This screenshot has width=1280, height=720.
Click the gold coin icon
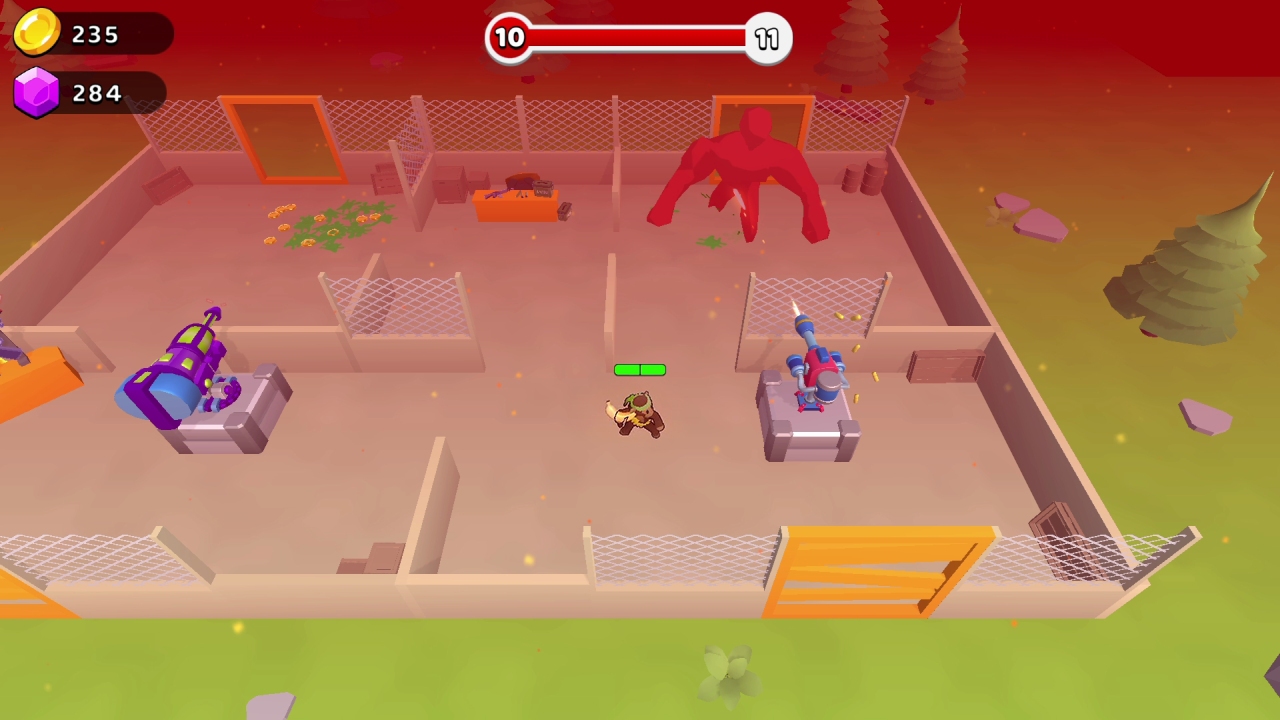pyautogui.click(x=38, y=32)
